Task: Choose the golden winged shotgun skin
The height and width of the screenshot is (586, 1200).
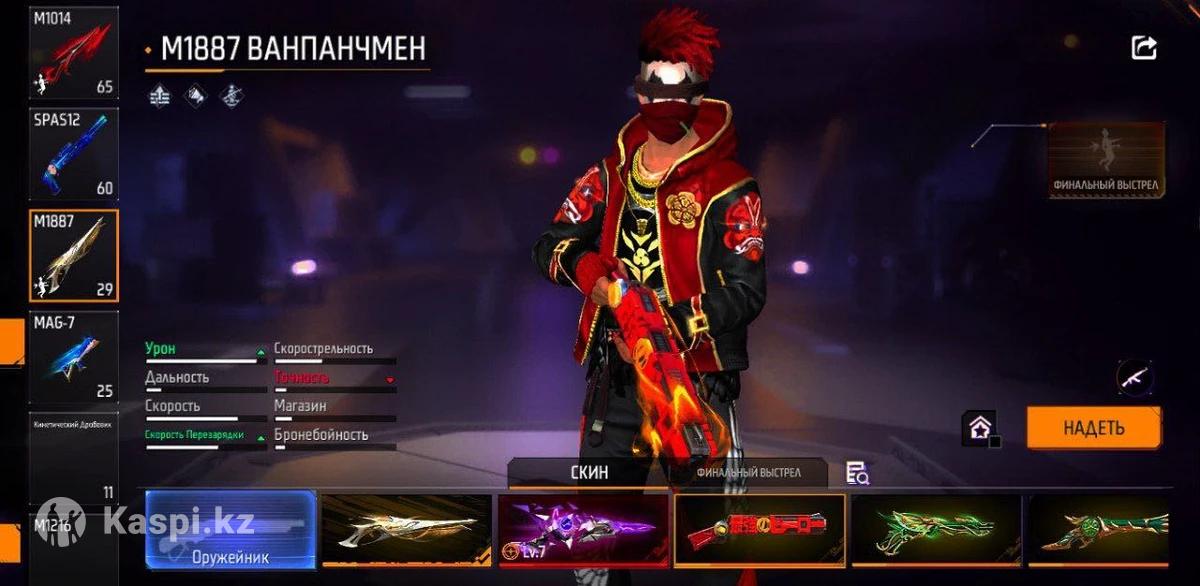Action: (x=406, y=530)
